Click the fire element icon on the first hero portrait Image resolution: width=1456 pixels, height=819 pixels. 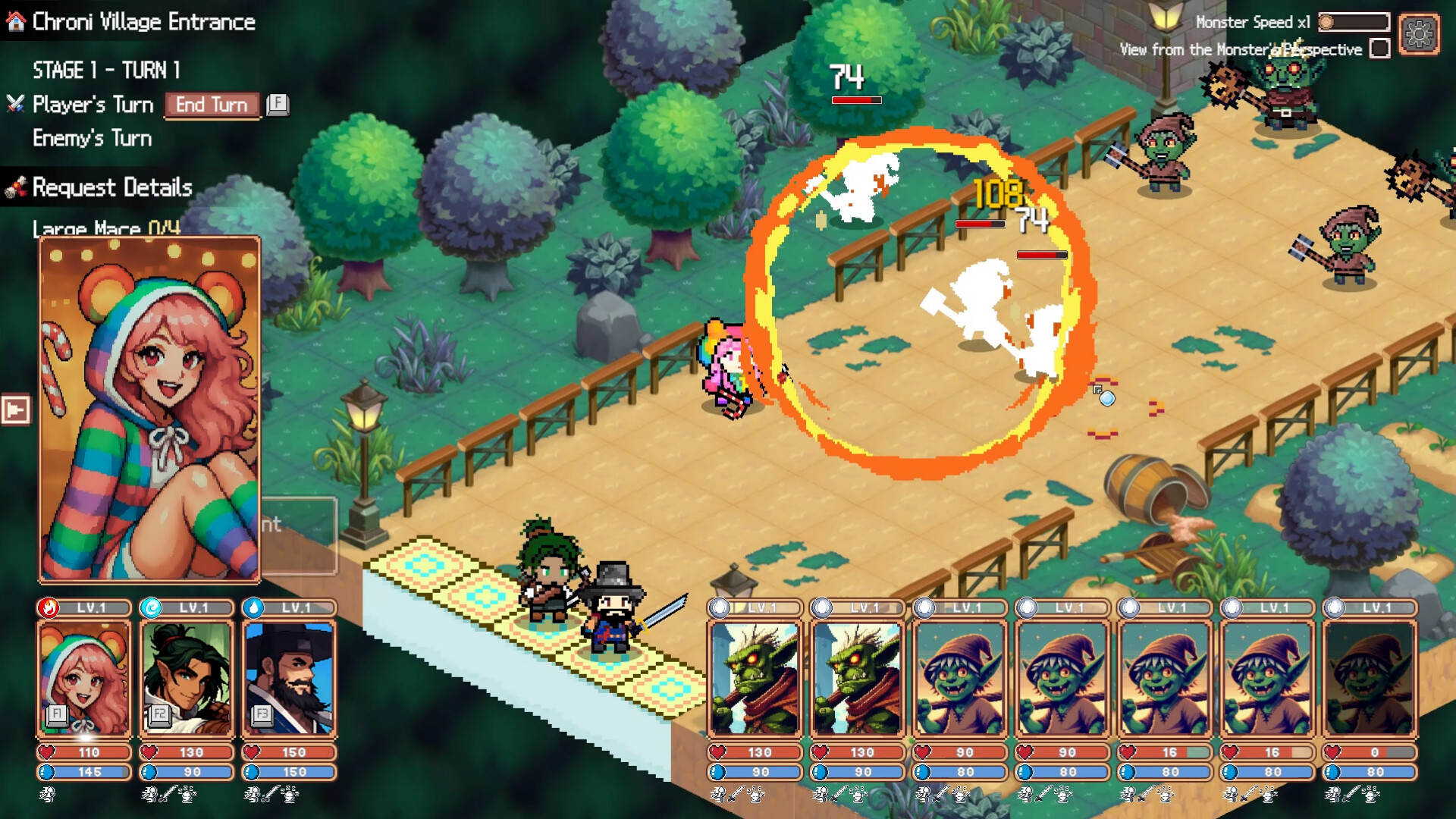(48, 607)
